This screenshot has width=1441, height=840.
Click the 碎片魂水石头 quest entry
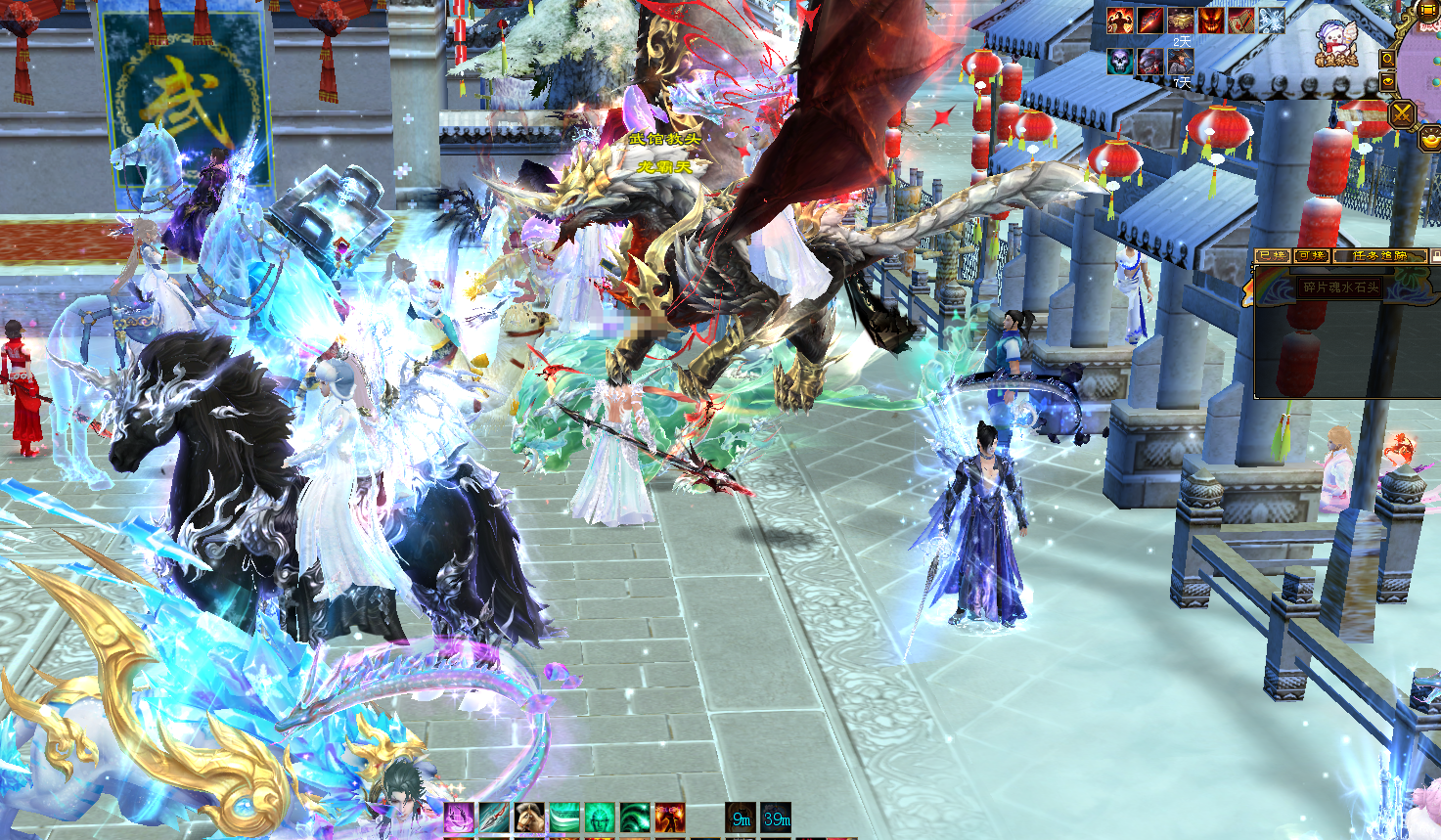pyautogui.click(x=1340, y=288)
